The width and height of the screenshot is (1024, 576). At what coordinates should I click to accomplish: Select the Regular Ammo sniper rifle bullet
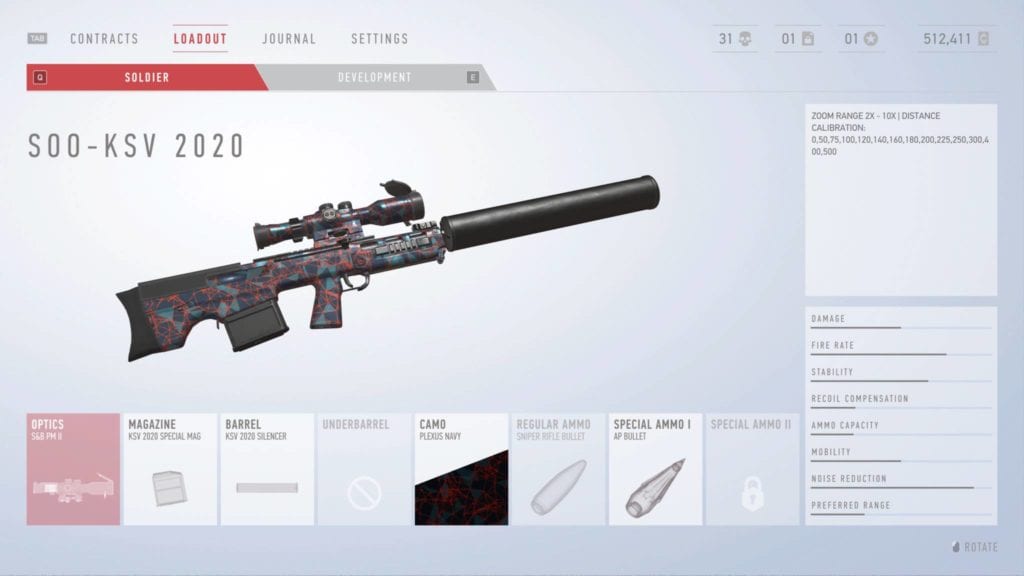(558, 469)
